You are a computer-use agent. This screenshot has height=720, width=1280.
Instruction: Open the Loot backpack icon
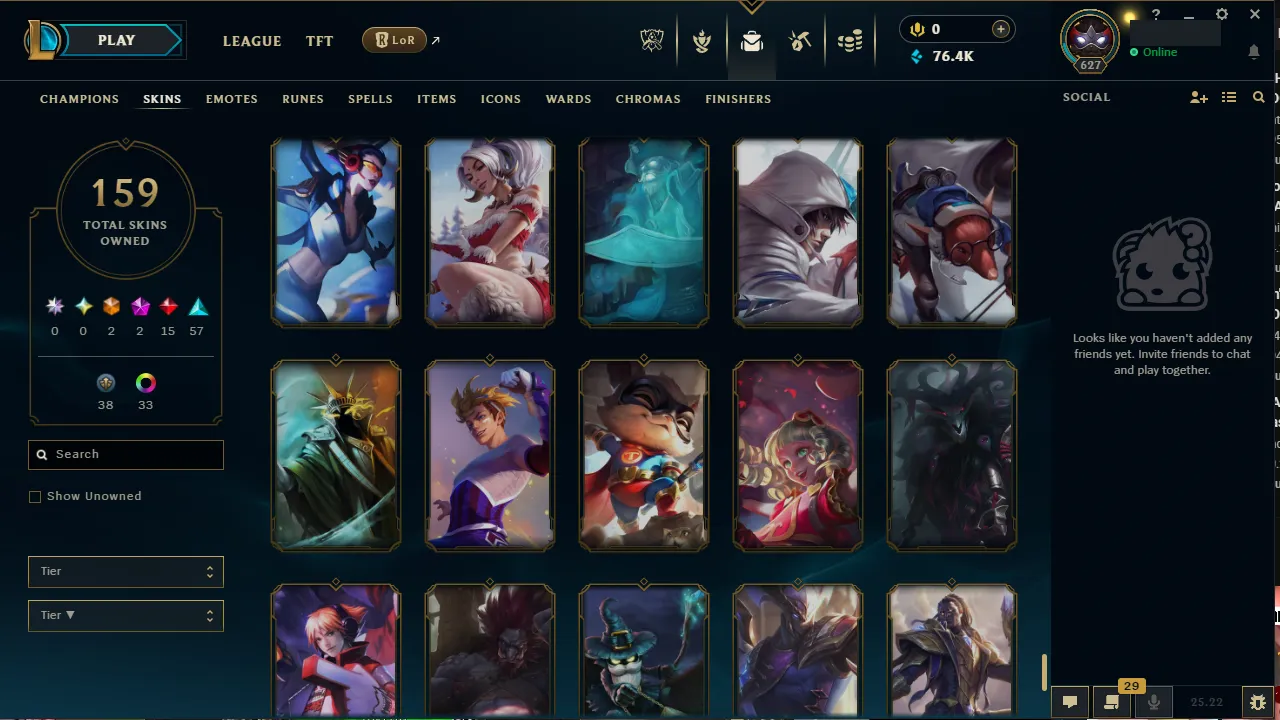point(751,40)
